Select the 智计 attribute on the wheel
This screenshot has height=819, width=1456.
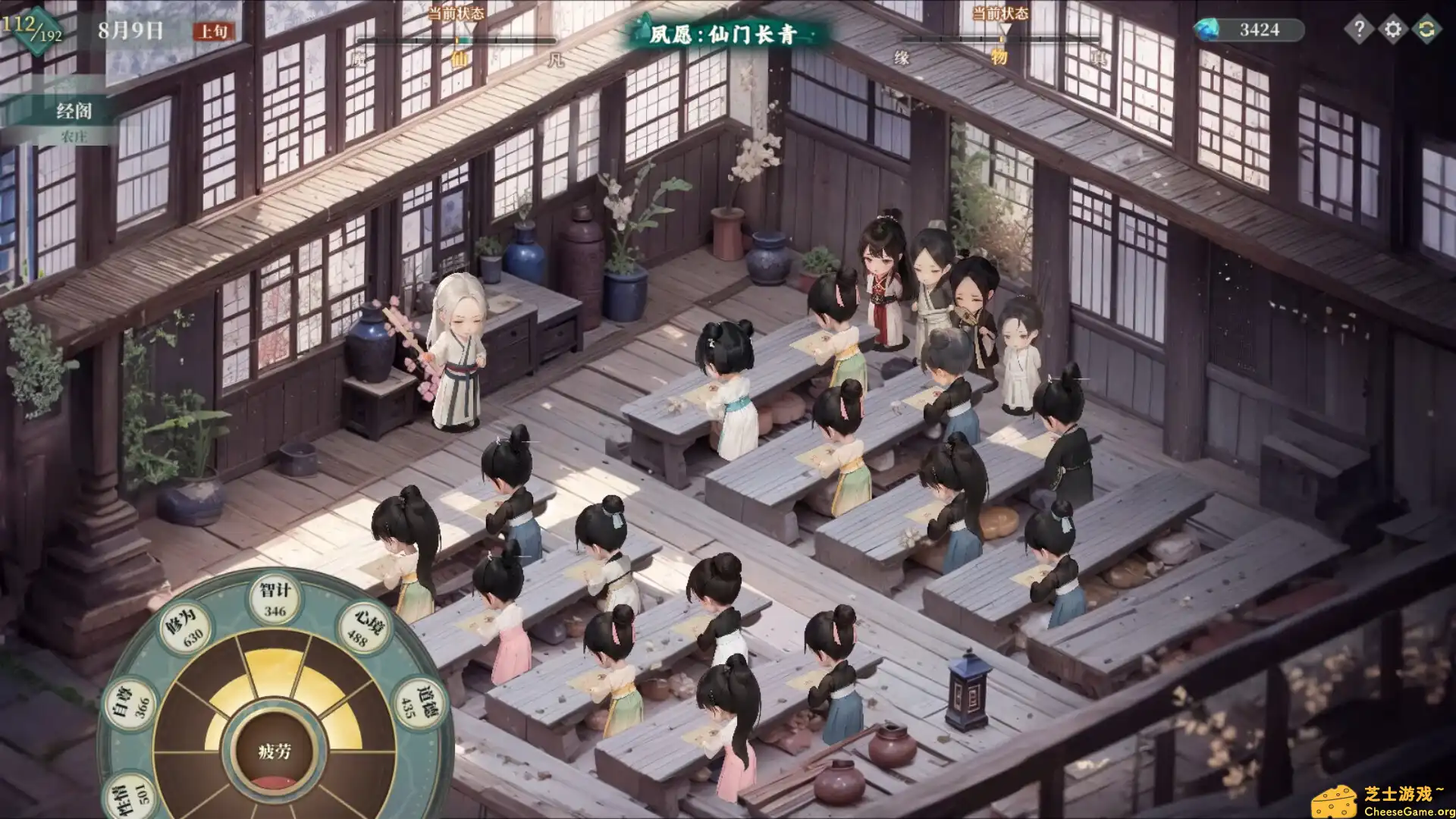click(x=275, y=599)
